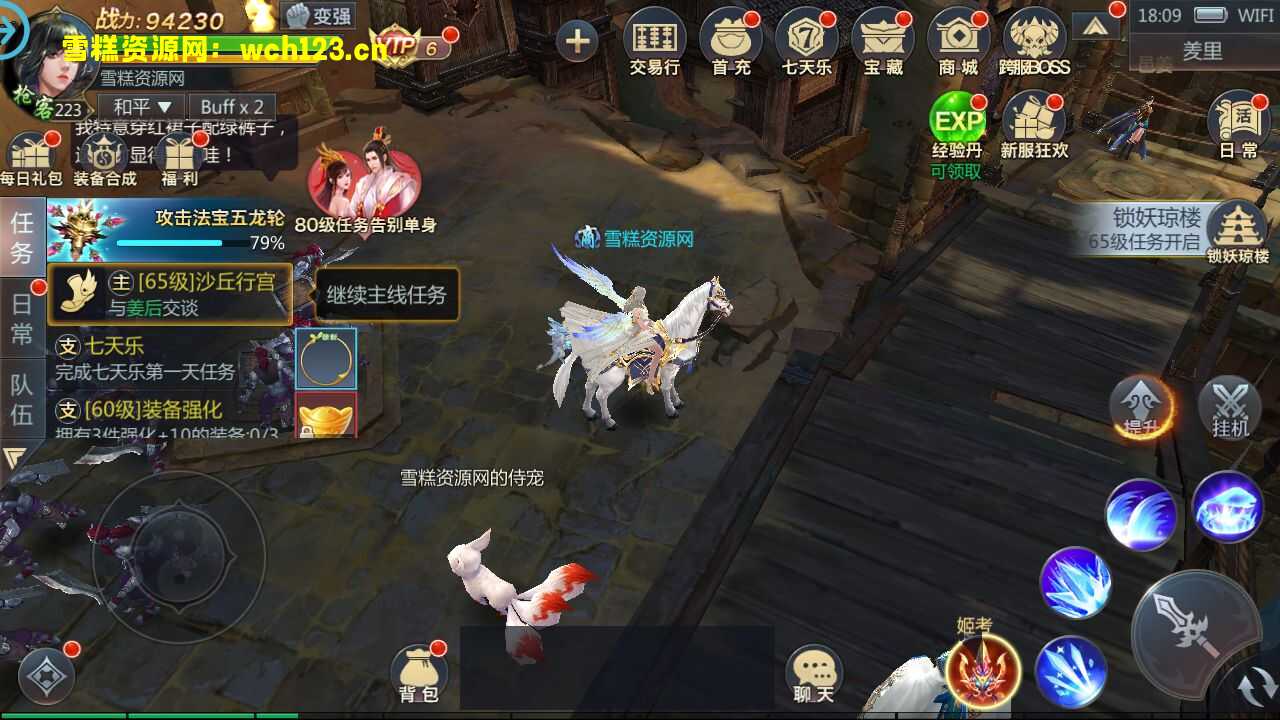The image size is (1280, 720).
Task: Open the 宝藏 treasure feature
Action: click(883, 40)
